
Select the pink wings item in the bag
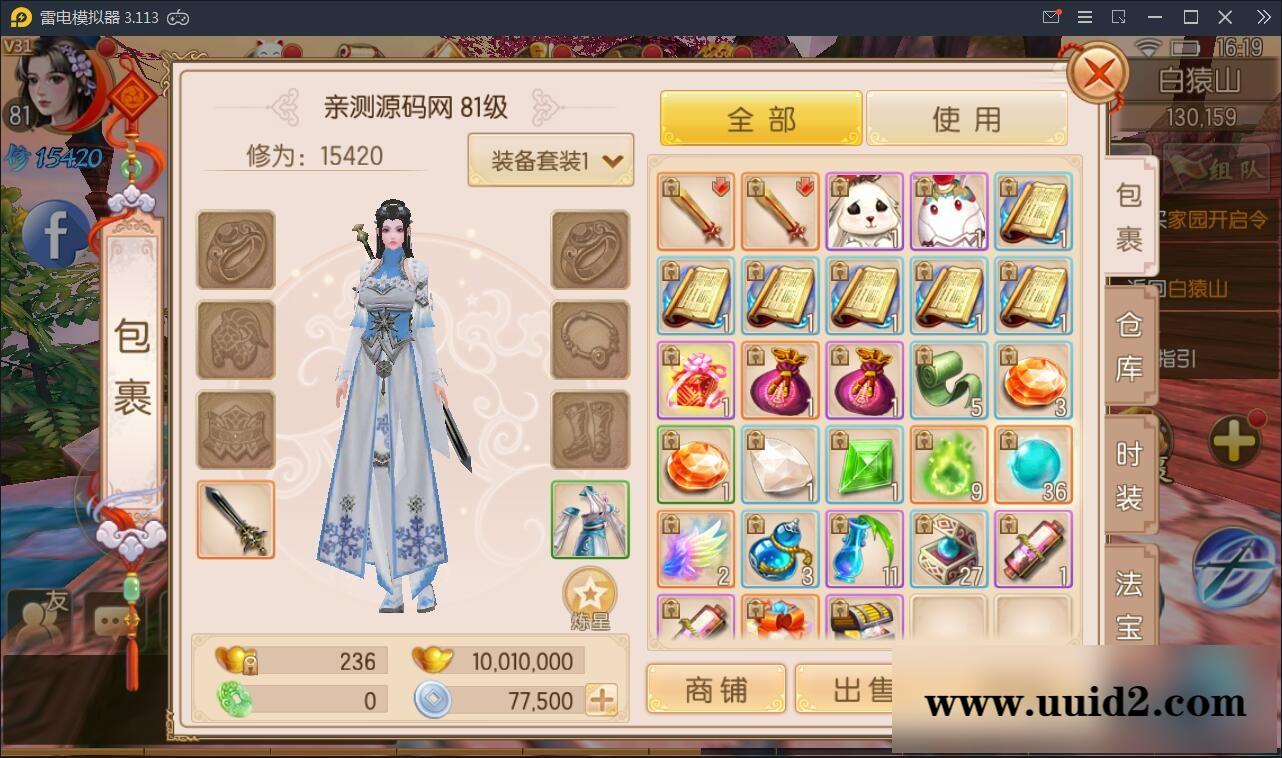tap(695, 548)
